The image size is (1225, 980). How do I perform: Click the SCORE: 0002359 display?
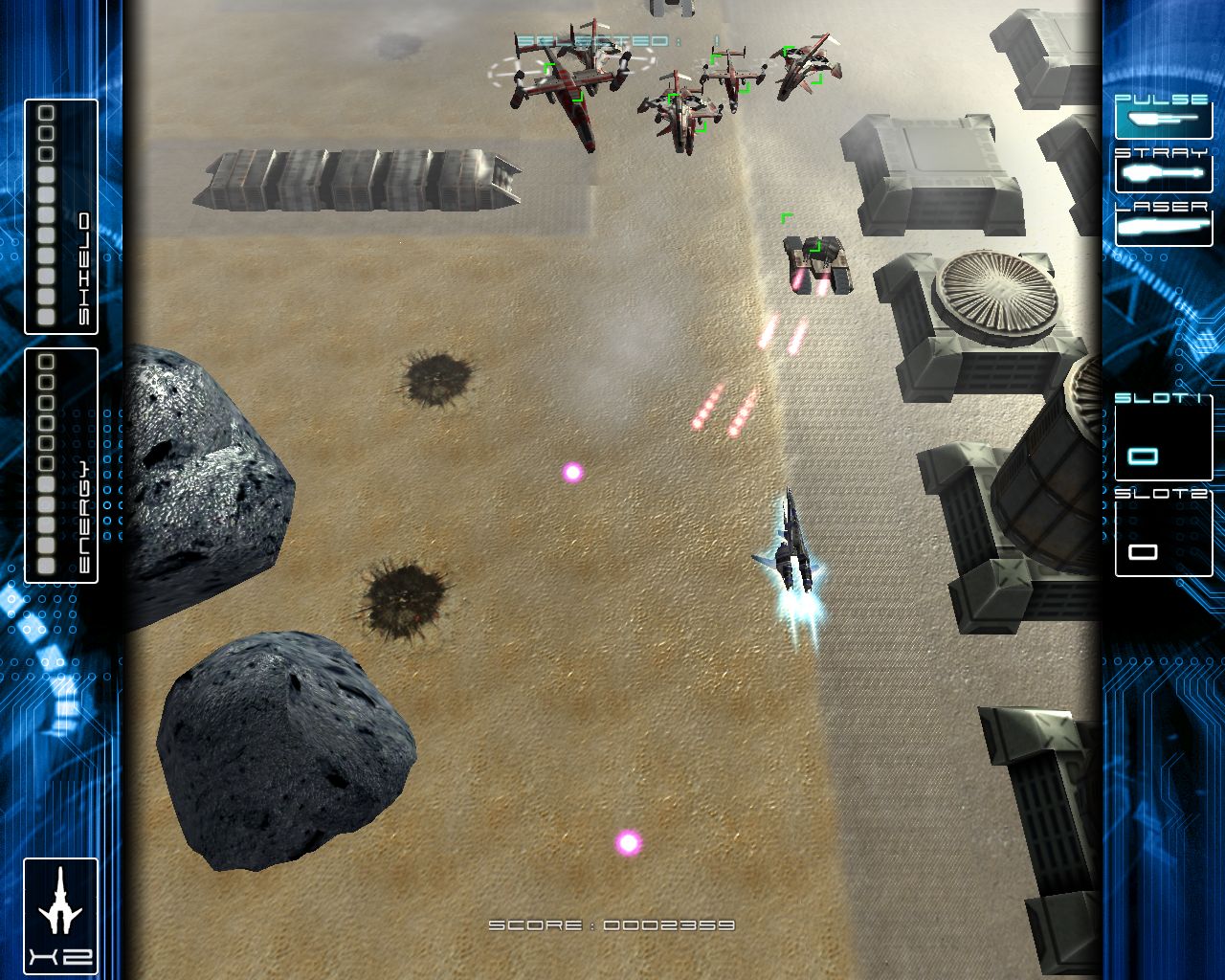(611, 924)
